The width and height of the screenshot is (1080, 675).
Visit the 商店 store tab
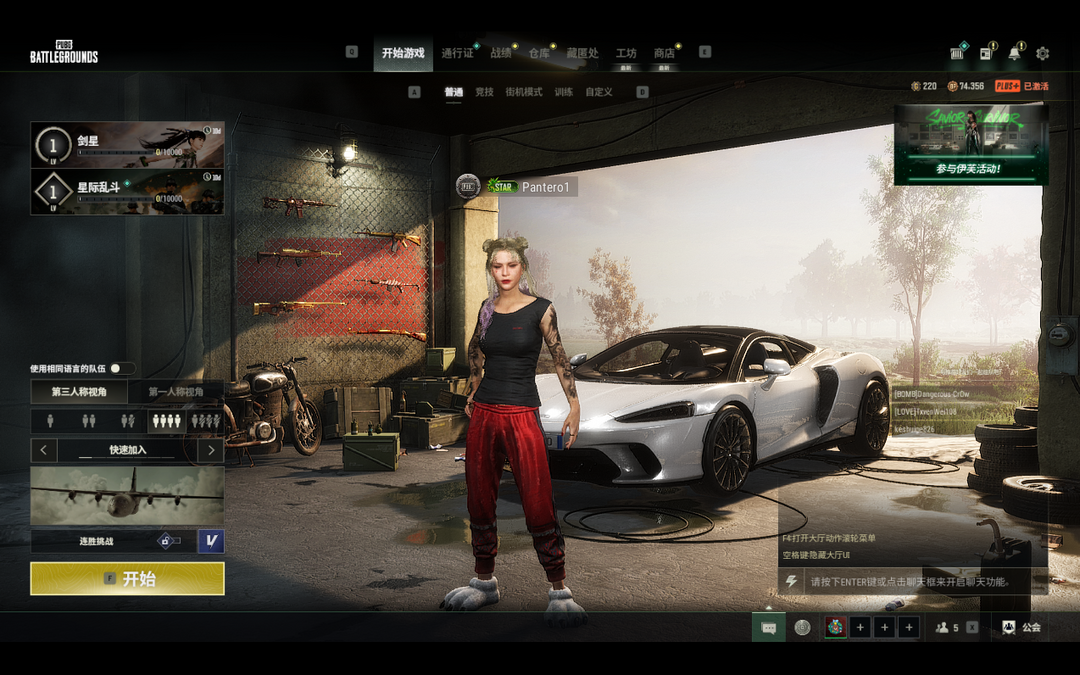click(x=664, y=53)
